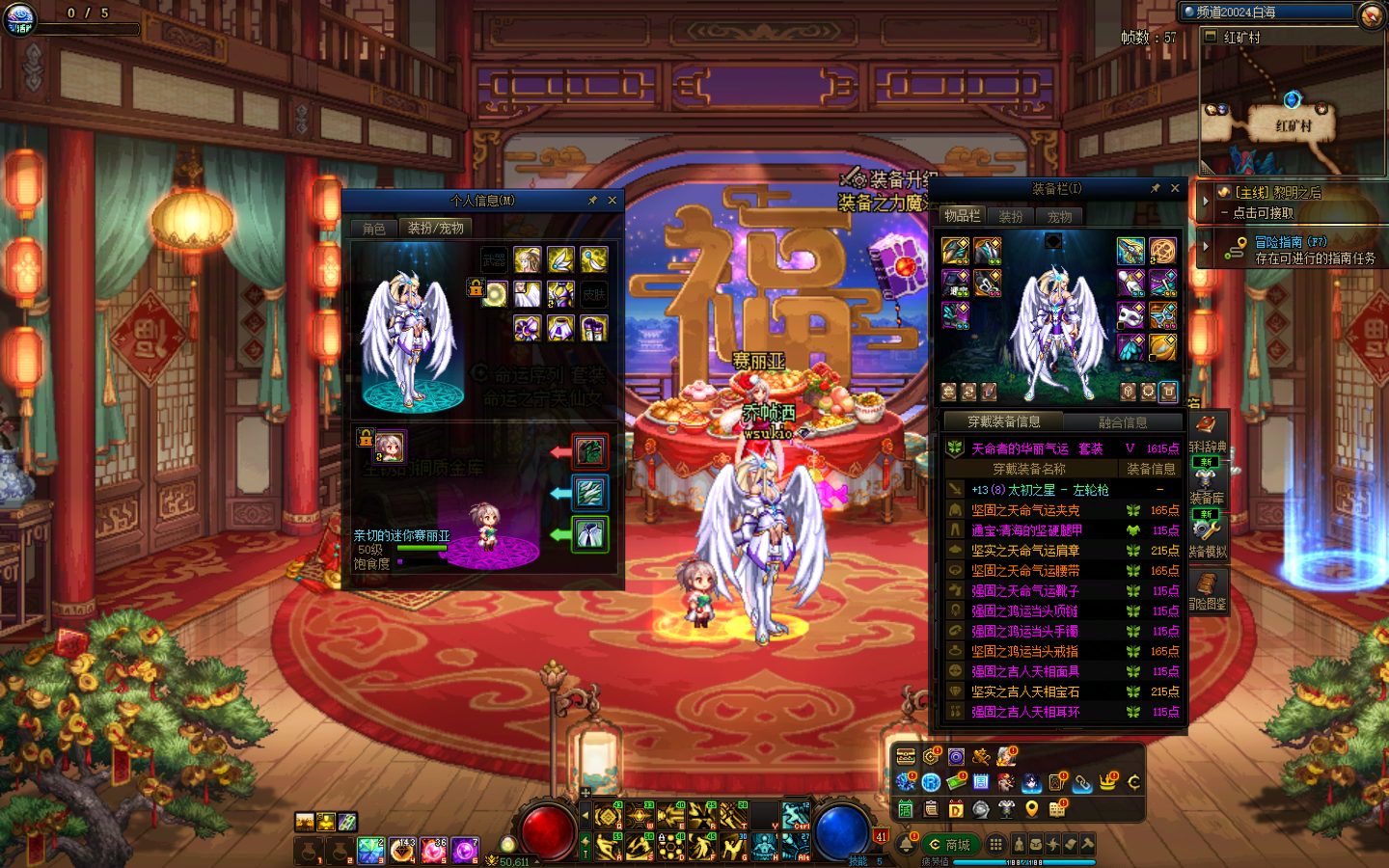The image size is (1389, 868).
Task: Open the 百科辞典 side button
Action: pos(1207,432)
